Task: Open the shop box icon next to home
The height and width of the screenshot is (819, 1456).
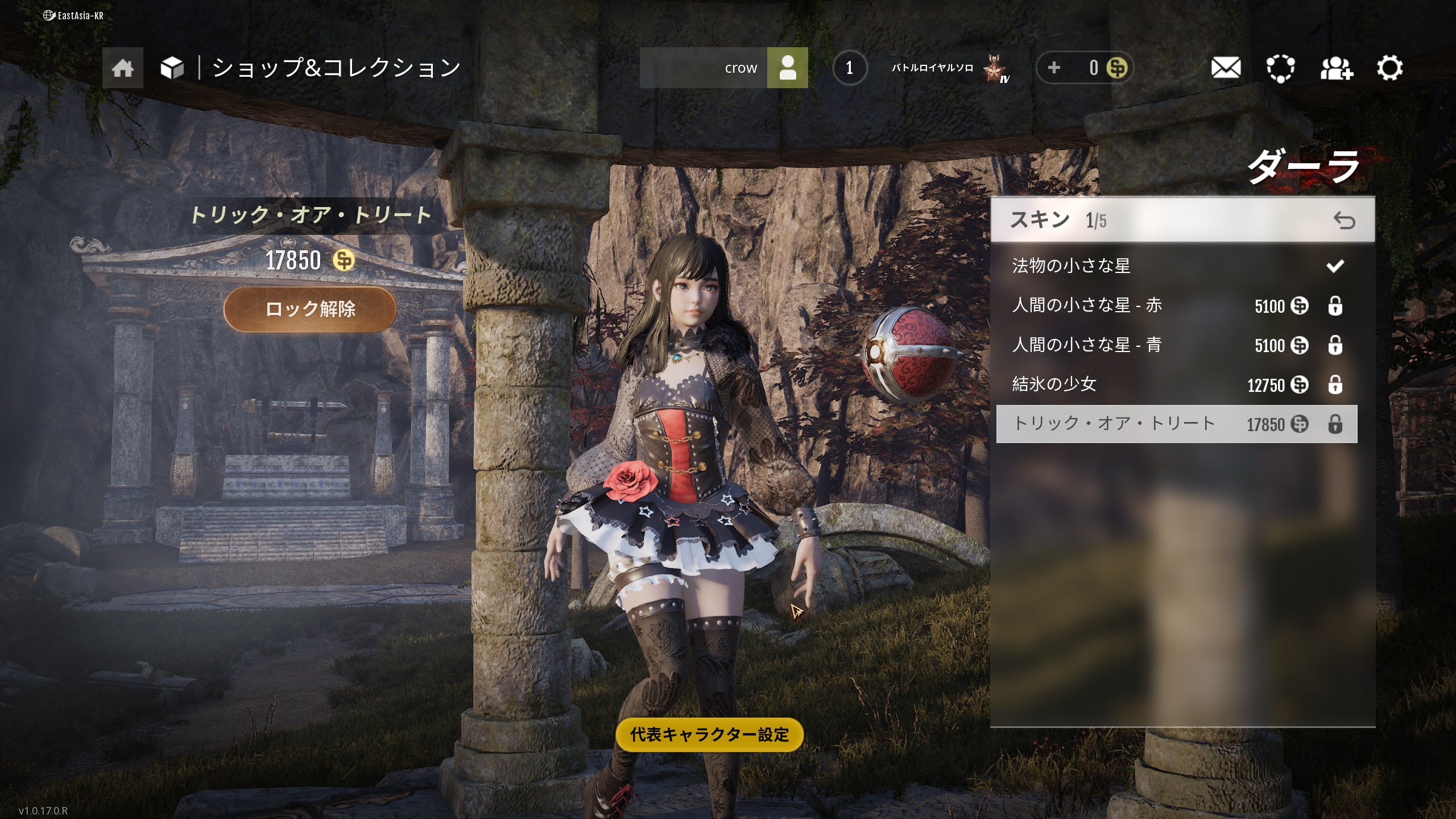Action: [x=173, y=67]
